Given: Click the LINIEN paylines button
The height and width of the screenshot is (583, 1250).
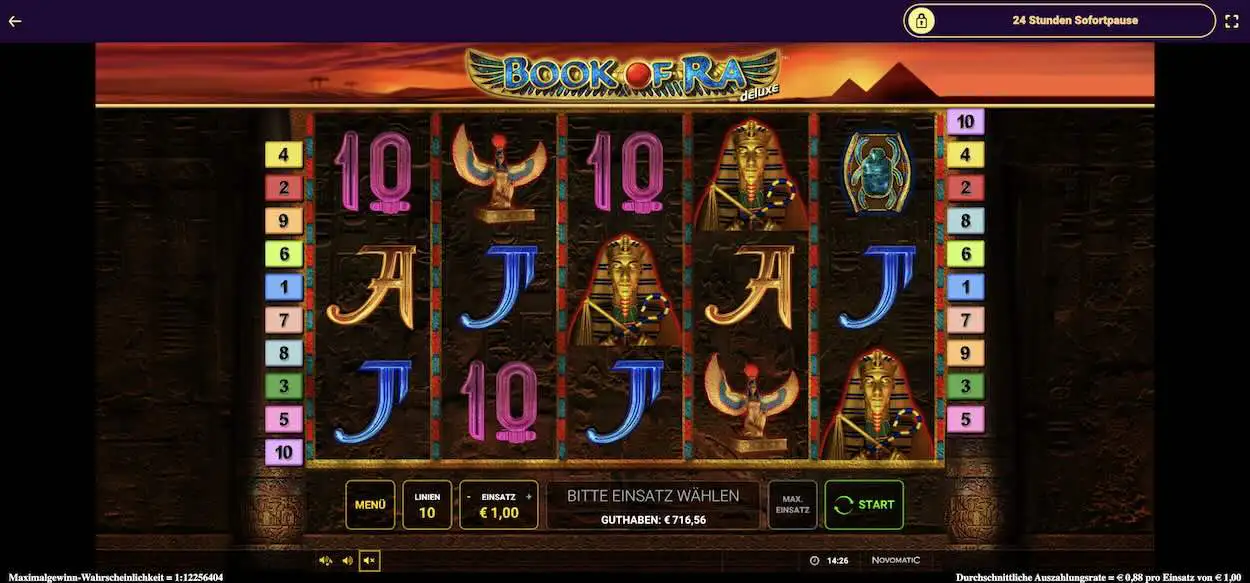Looking at the screenshot, I should (x=427, y=505).
